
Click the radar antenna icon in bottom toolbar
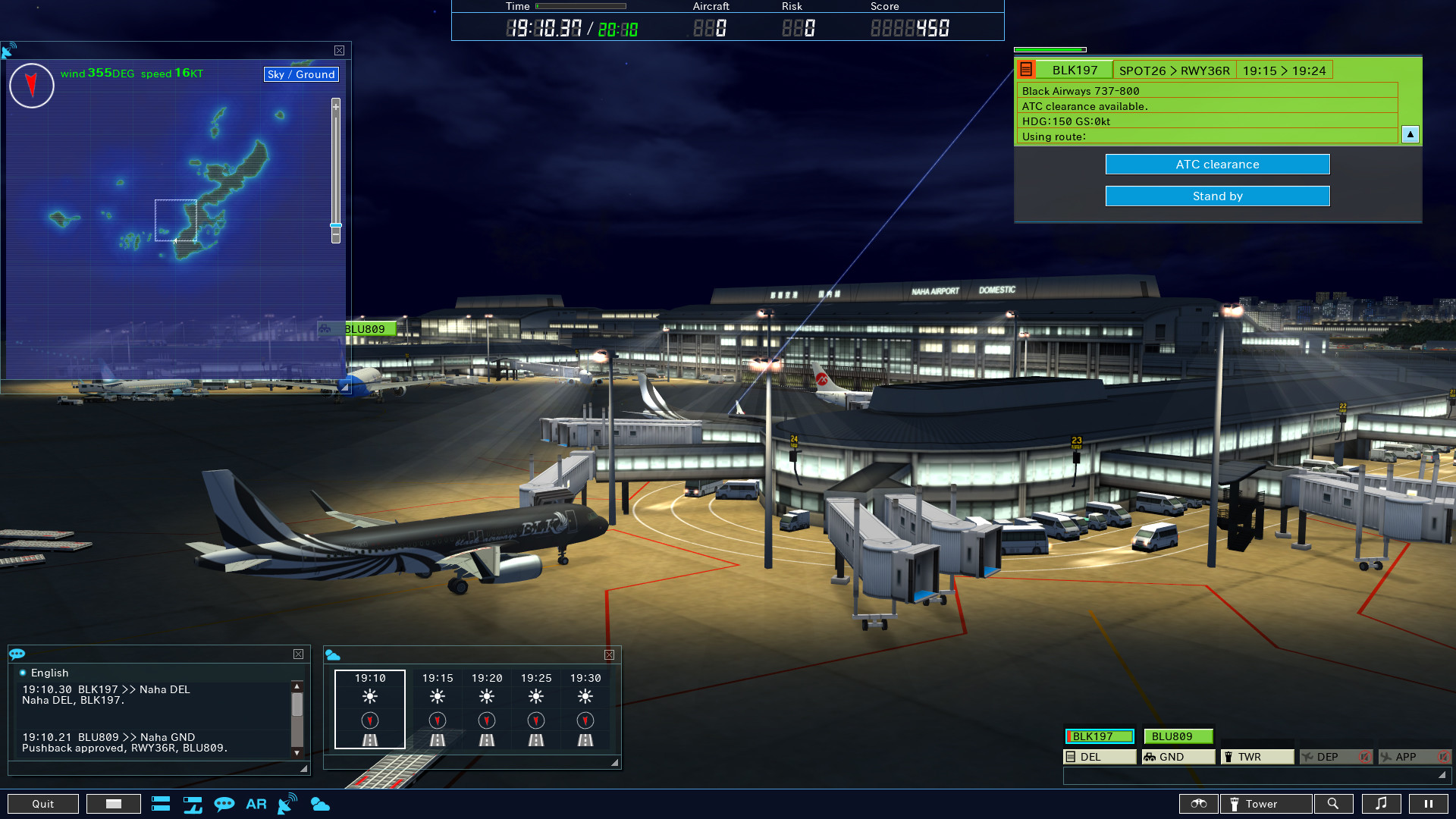[x=287, y=804]
